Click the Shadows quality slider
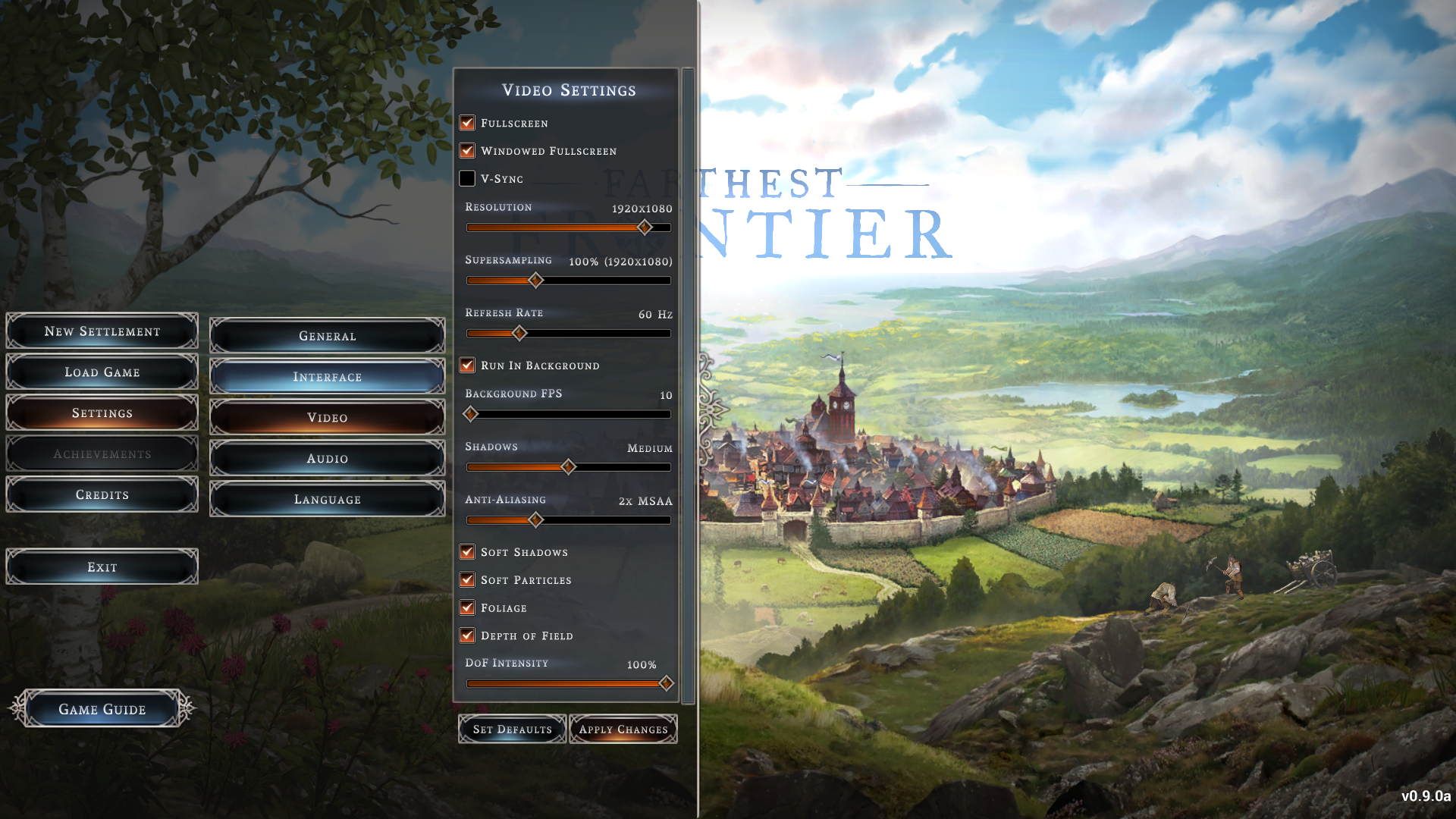The width and height of the screenshot is (1456, 819). 568,467
